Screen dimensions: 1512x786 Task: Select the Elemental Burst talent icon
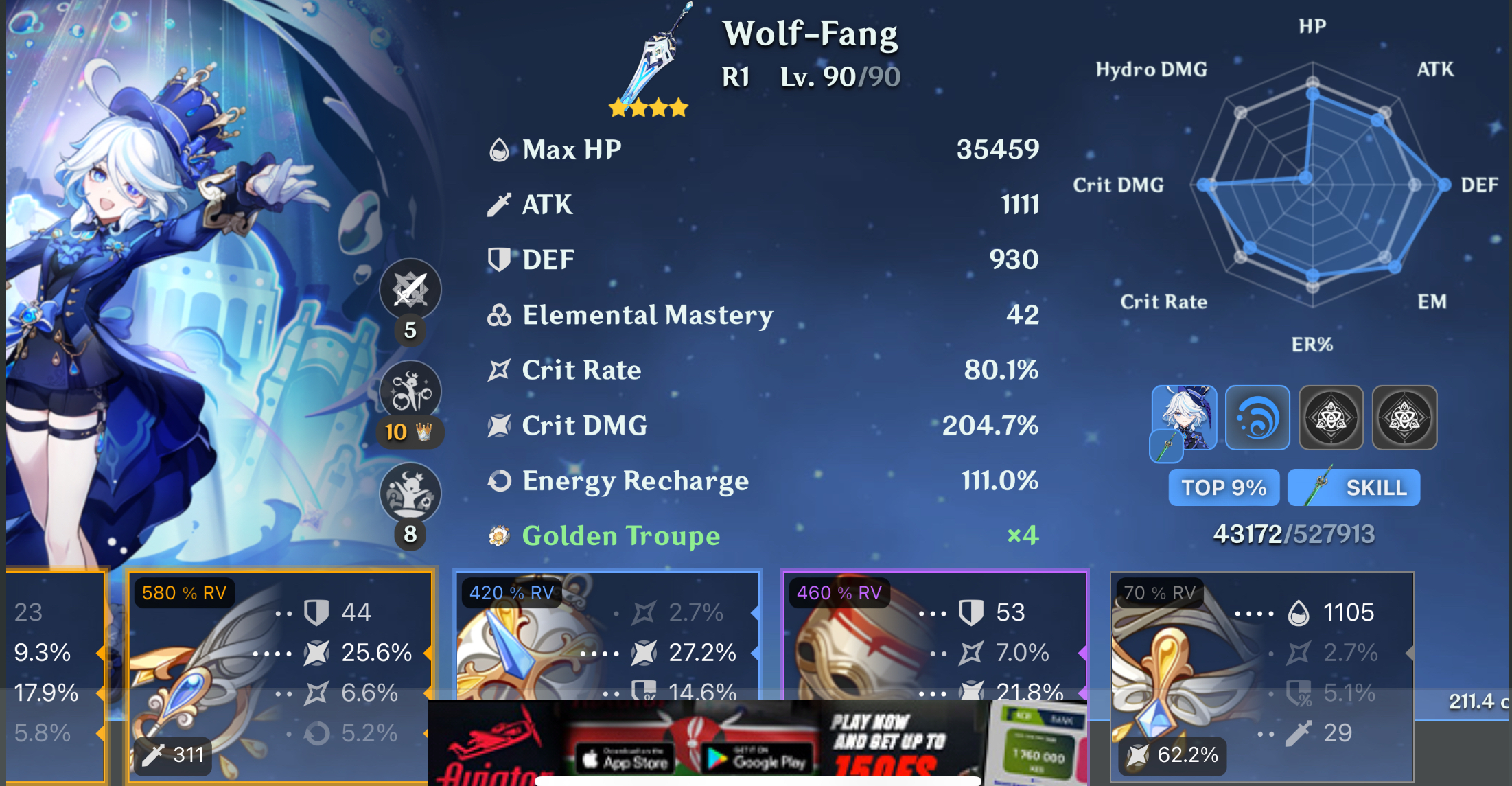[409, 494]
